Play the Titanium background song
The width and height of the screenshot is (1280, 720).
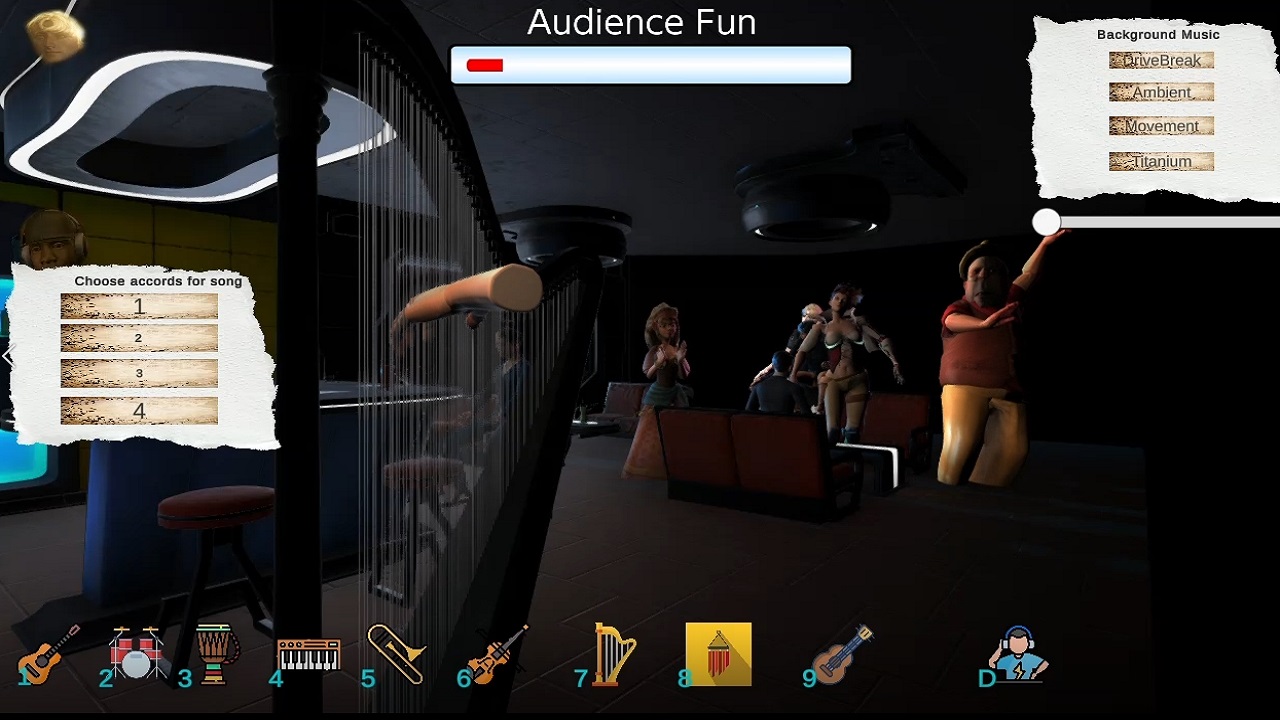coord(1161,161)
